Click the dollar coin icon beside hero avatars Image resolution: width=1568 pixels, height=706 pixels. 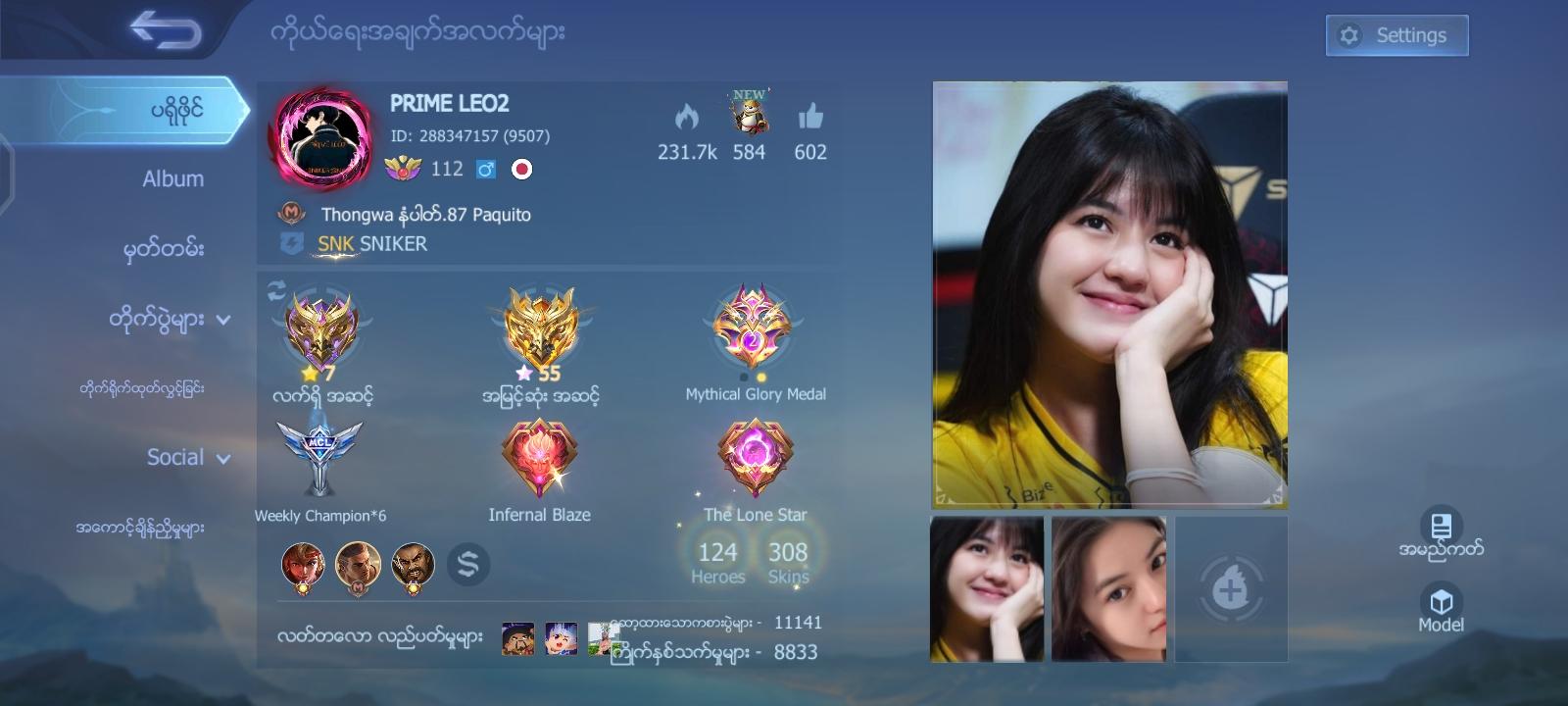click(468, 564)
